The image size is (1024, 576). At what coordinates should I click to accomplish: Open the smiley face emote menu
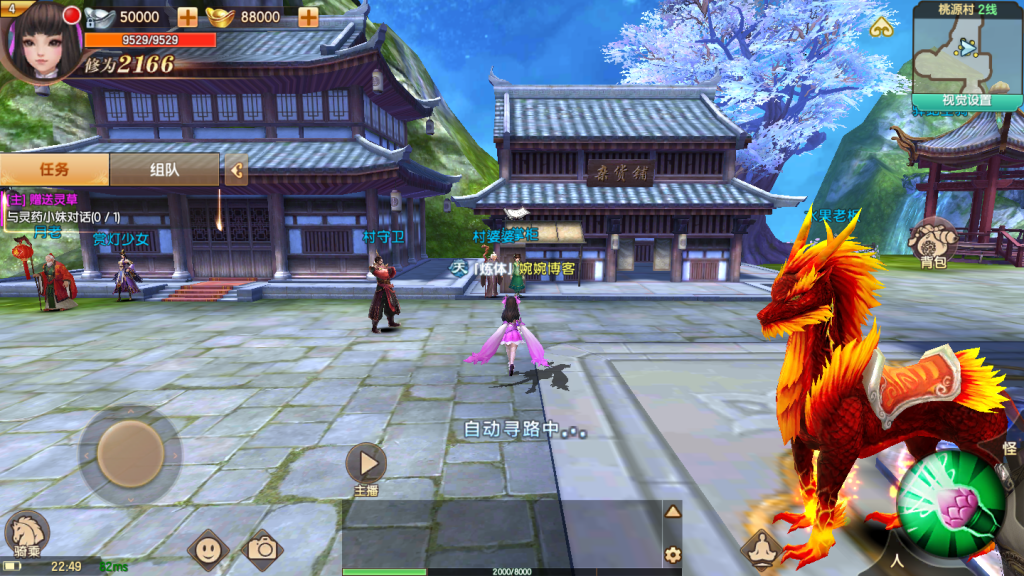[x=208, y=548]
